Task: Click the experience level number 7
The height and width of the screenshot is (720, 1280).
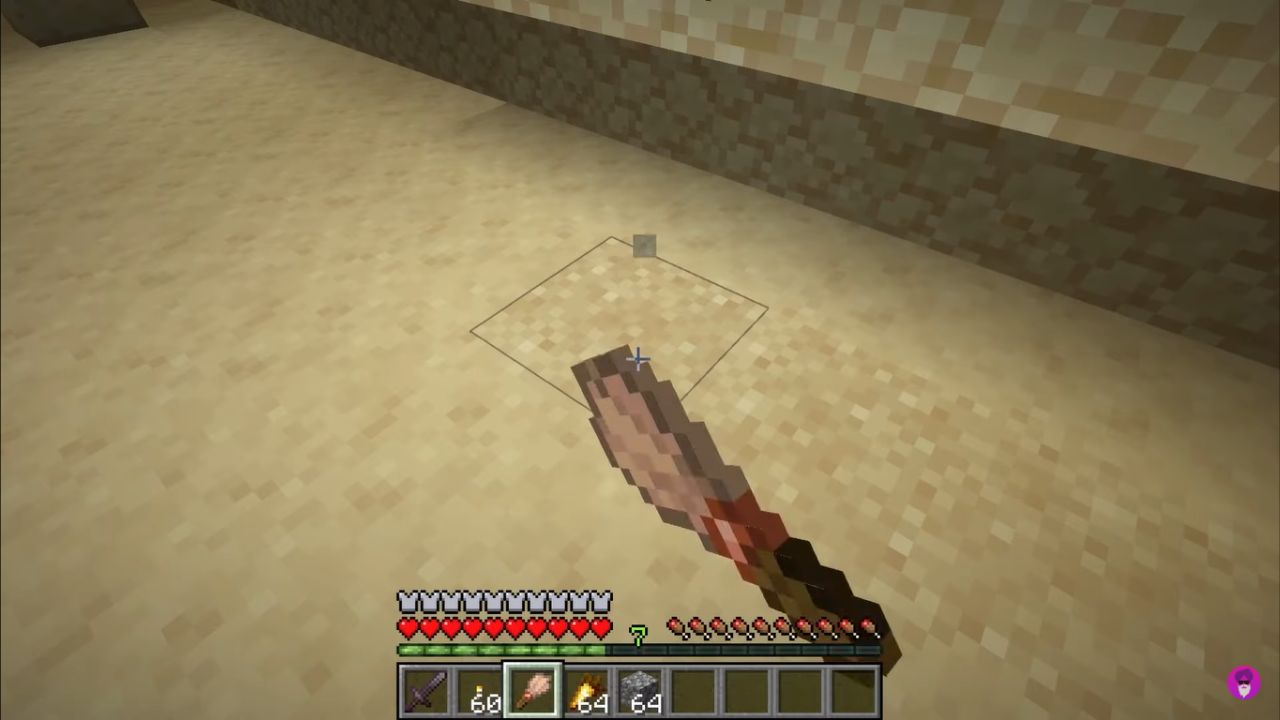Action: (640, 636)
